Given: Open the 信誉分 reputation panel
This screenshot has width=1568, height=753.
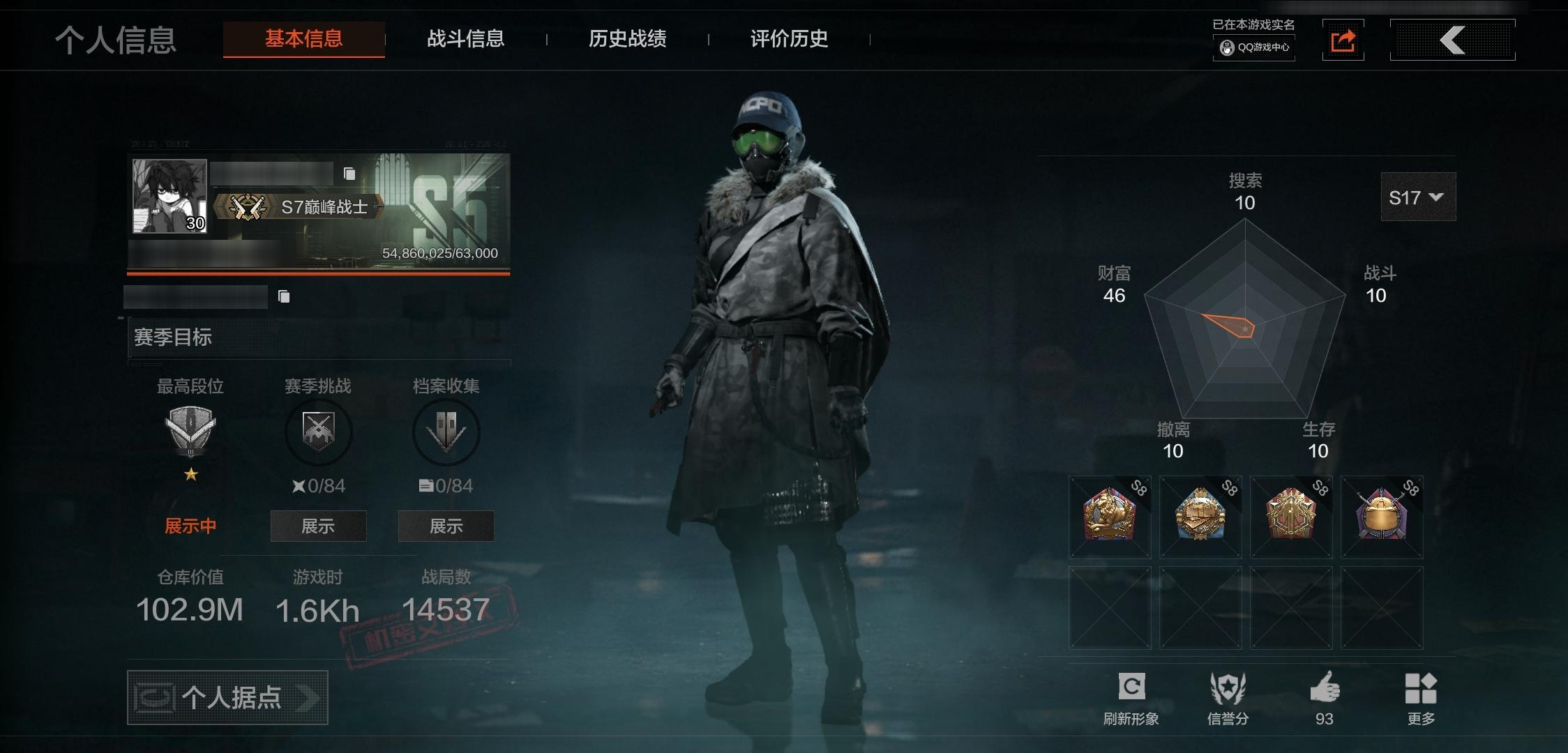Looking at the screenshot, I should point(1229,687).
